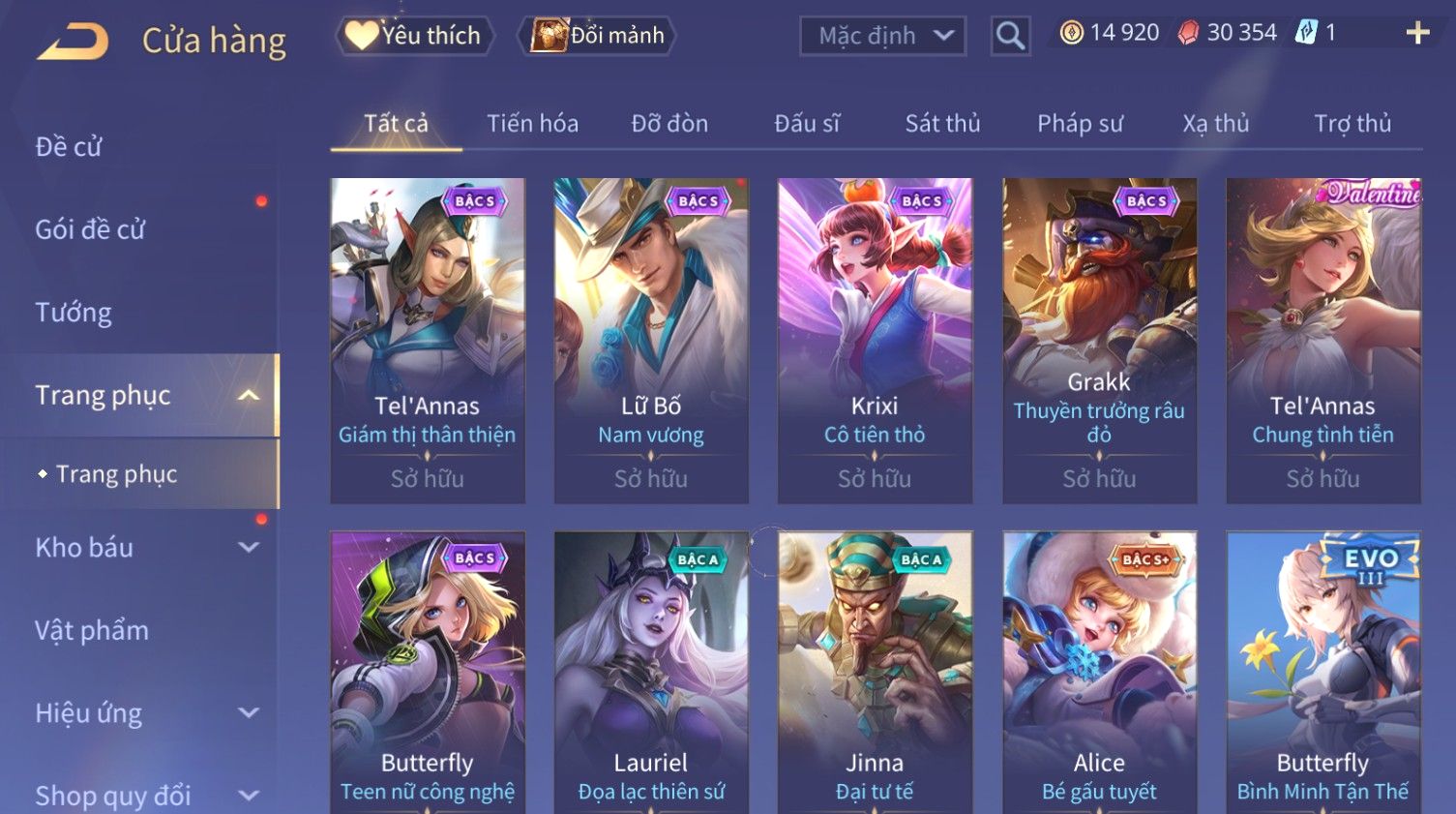The height and width of the screenshot is (814, 1456).
Task: View the Trợ thủ tab
Action: [1352, 124]
